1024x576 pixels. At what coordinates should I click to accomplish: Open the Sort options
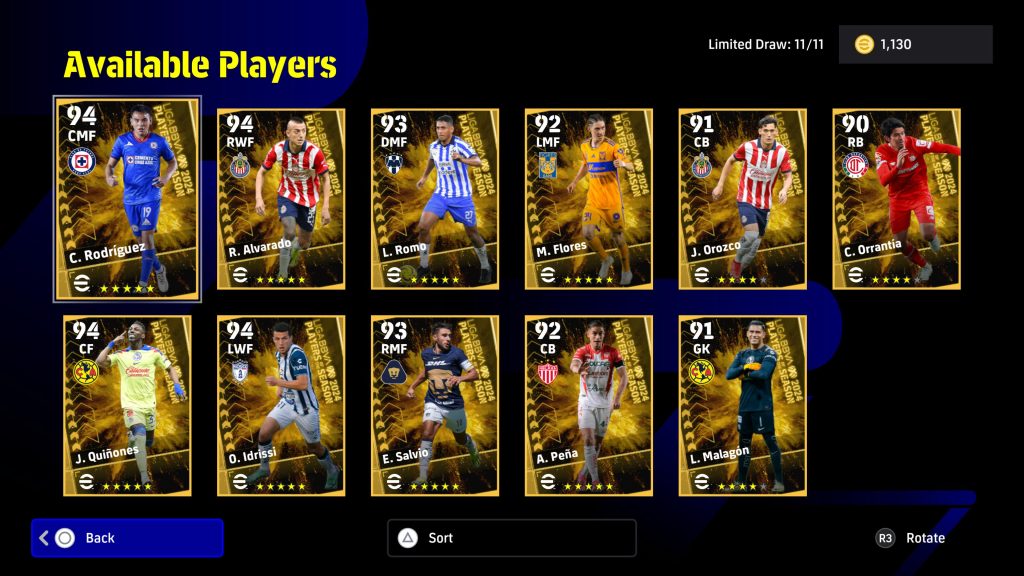pyautogui.click(x=511, y=538)
